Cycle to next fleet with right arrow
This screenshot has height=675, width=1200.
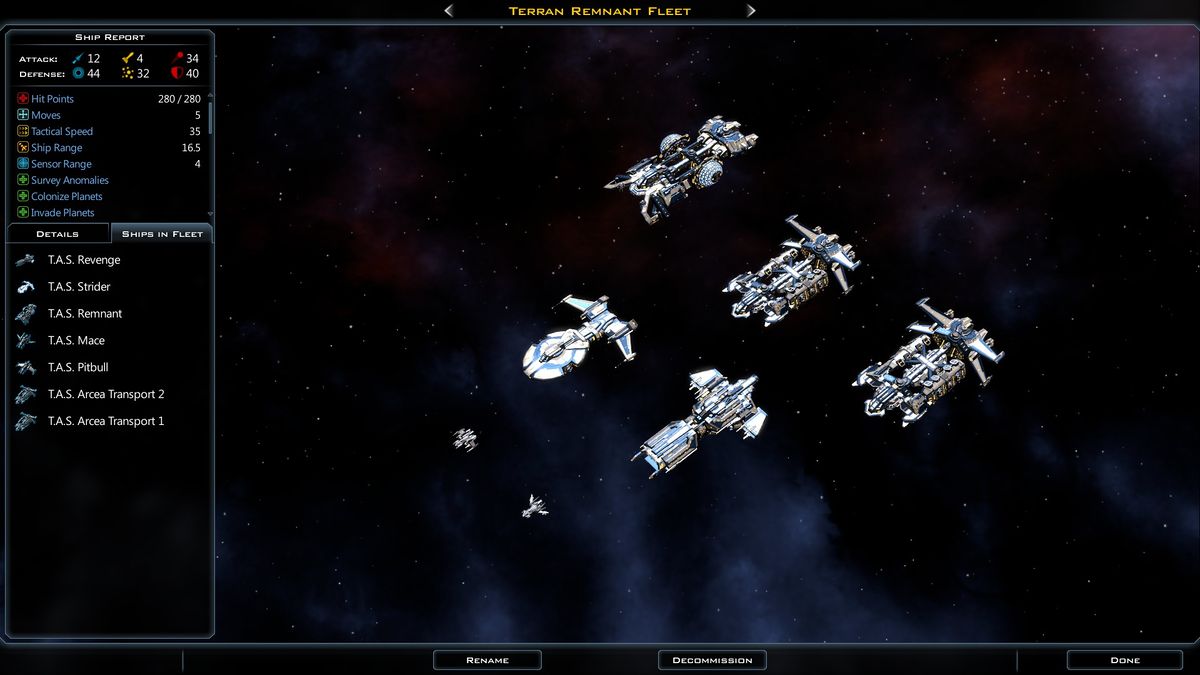pos(751,11)
